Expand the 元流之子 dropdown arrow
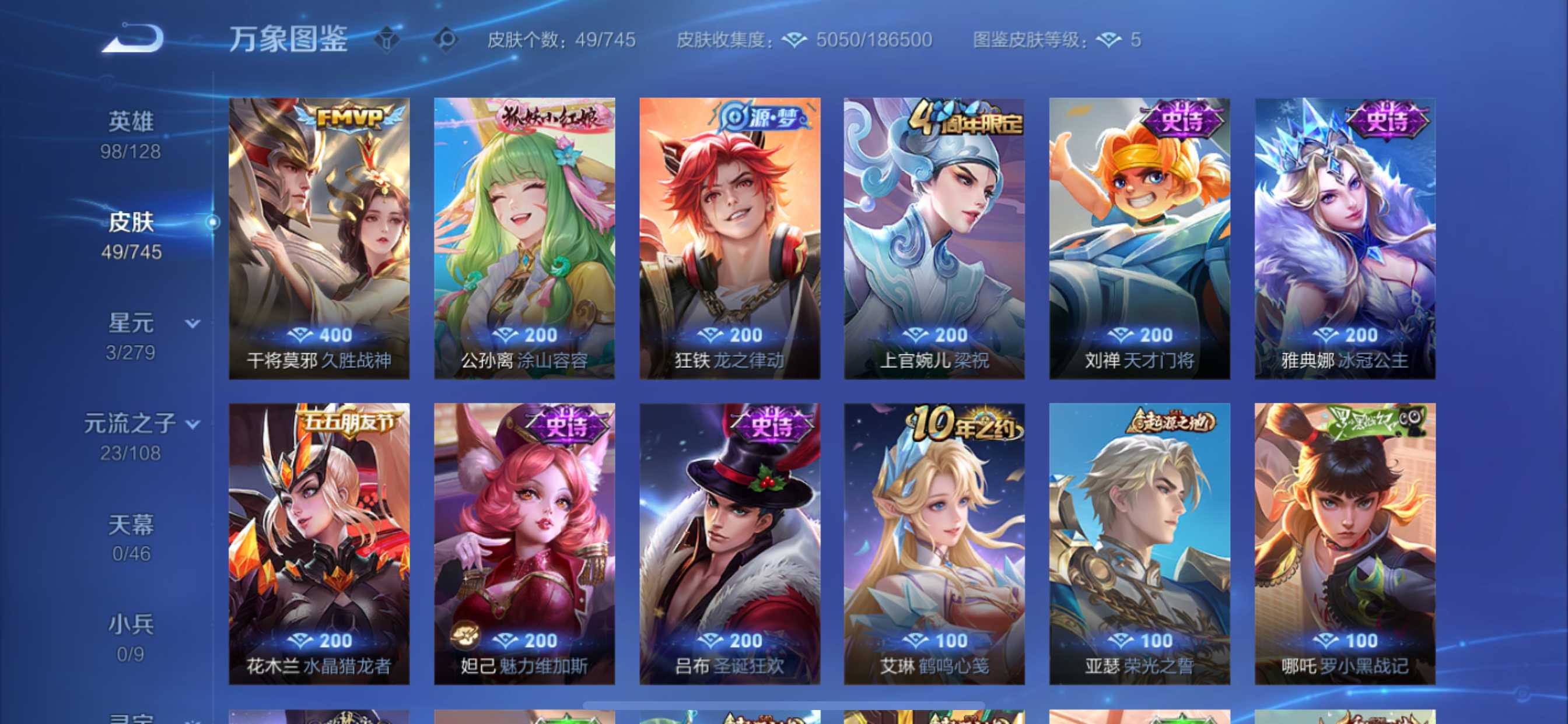 click(x=193, y=424)
